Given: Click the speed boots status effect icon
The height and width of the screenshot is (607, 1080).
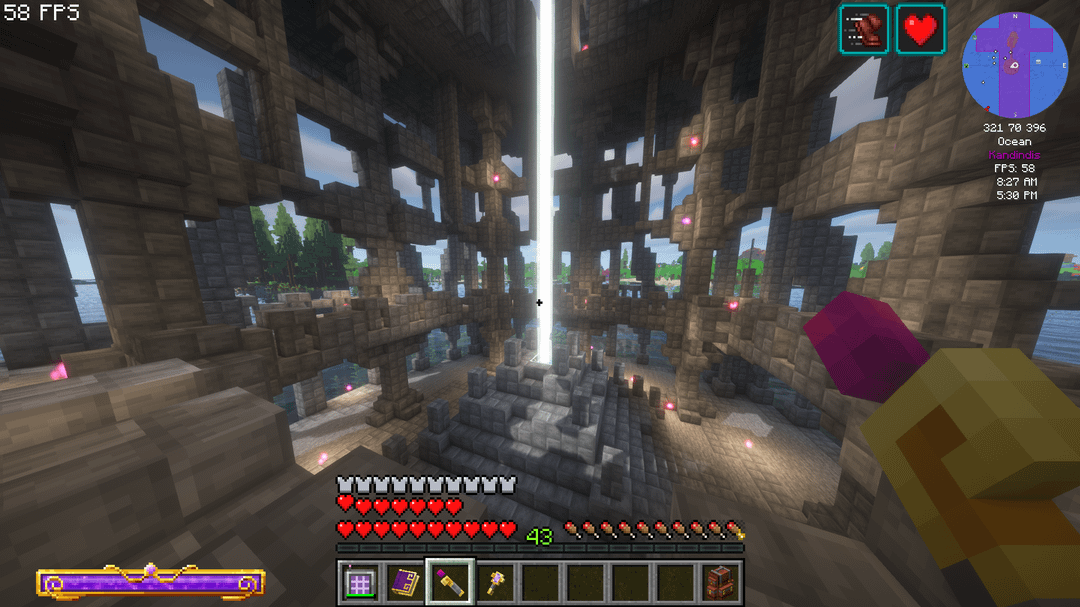Looking at the screenshot, I should click(864, 29).
